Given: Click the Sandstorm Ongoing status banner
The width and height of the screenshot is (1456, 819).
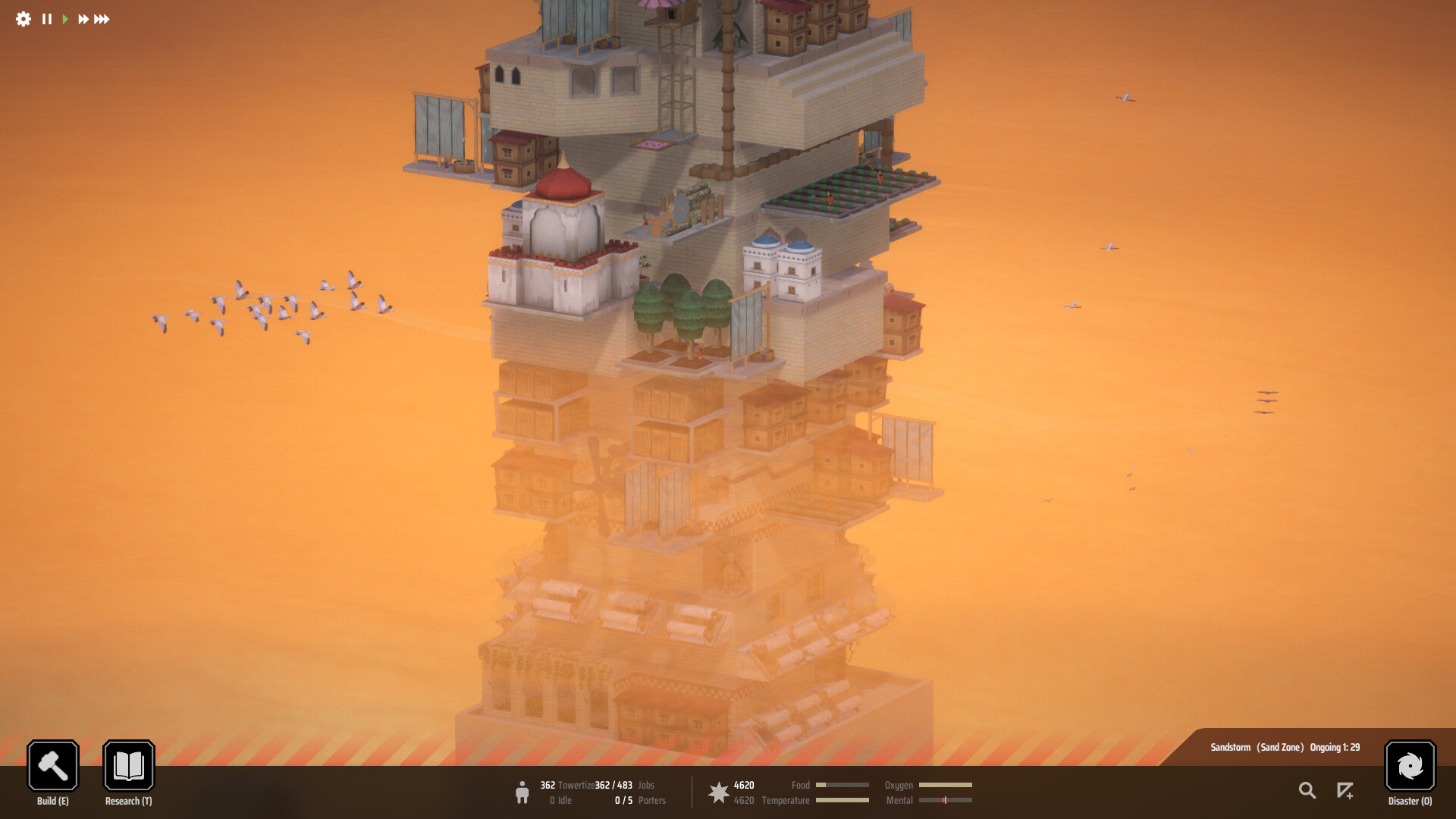Looking at the screenshot, I should [1287, 747].
